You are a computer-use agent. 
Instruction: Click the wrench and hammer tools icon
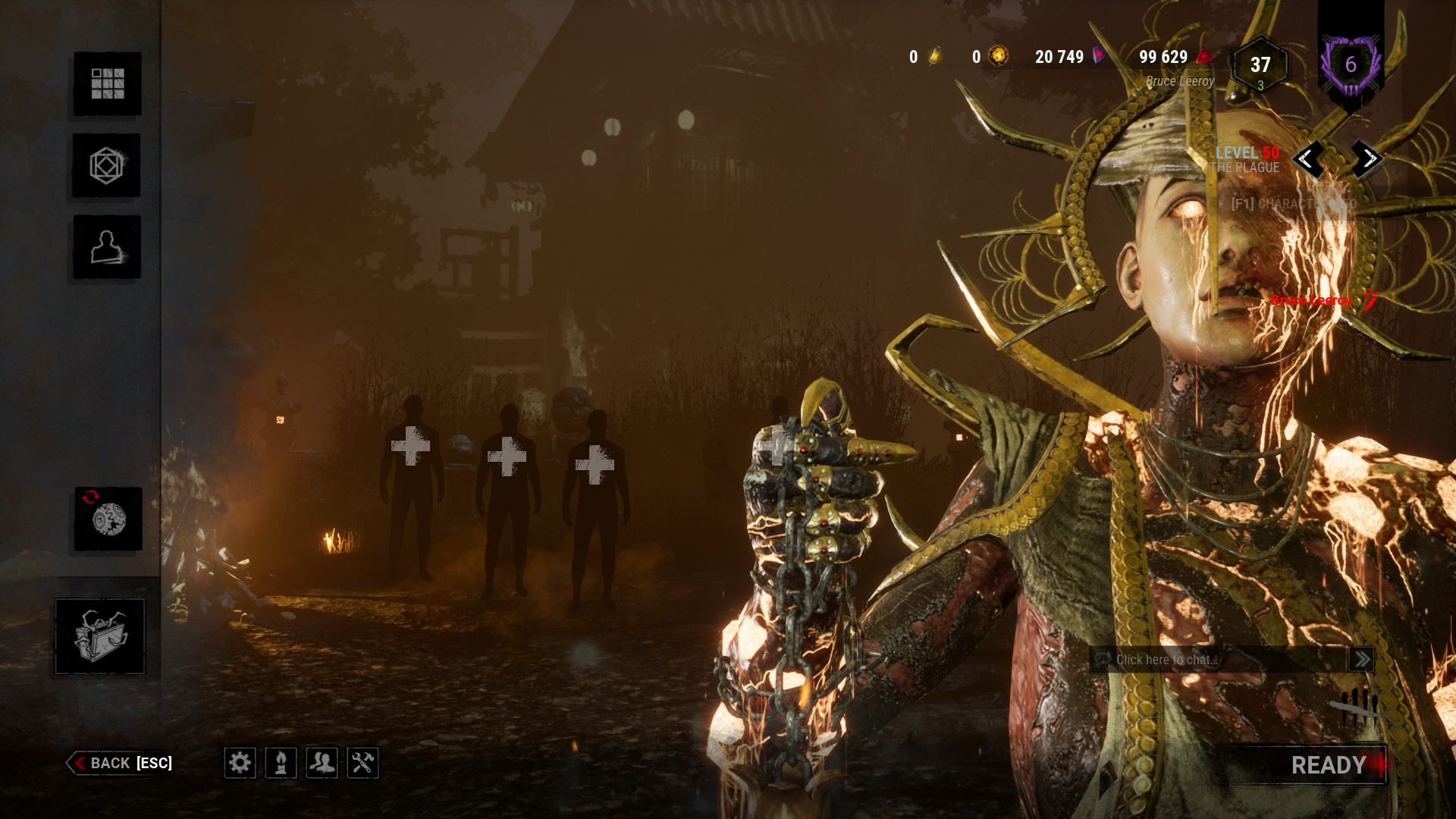362,762
